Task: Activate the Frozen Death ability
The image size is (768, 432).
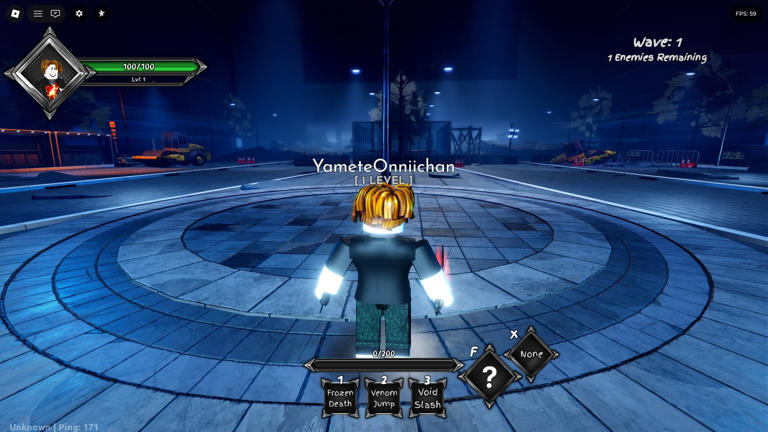Action: (340, 398)
